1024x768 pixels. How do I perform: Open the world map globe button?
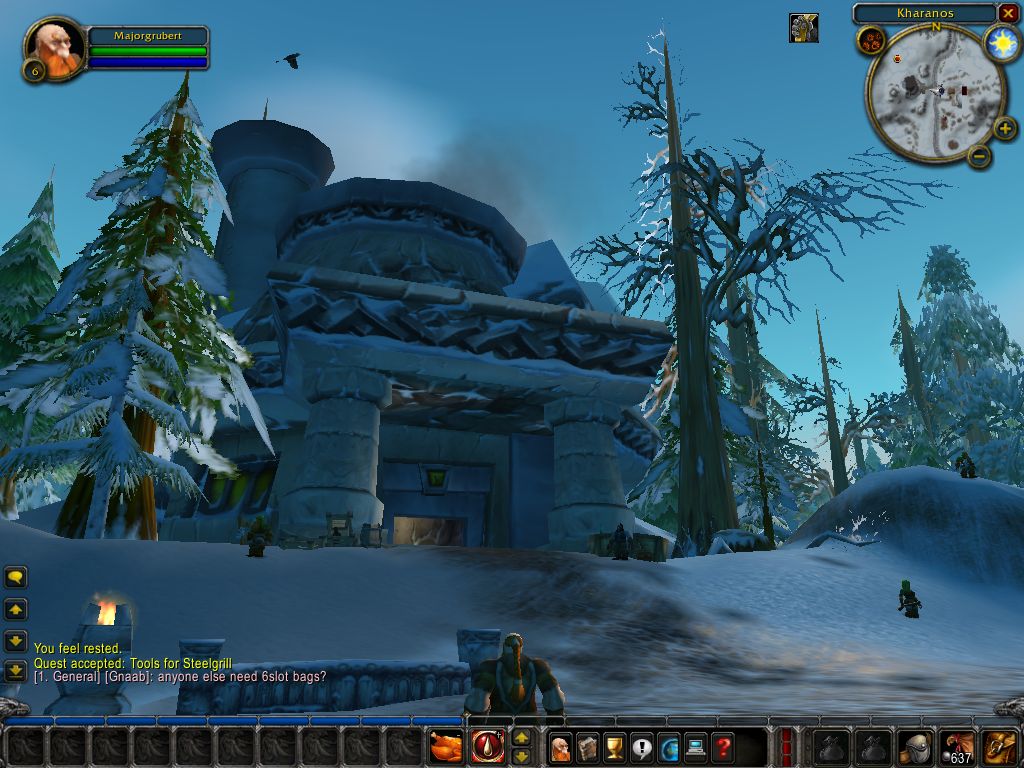click(668, 746)
